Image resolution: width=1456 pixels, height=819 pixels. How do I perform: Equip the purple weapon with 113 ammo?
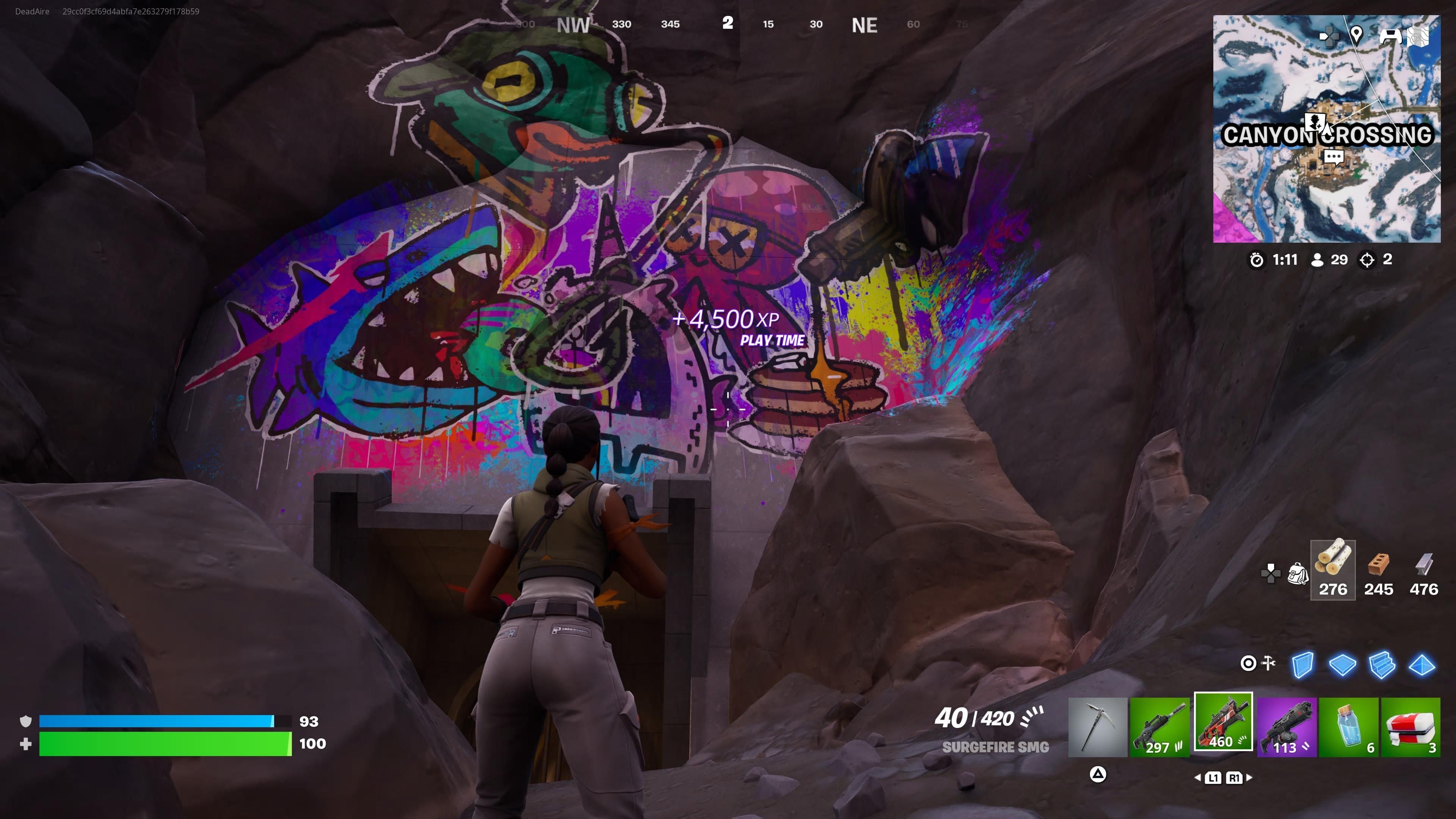(x=1287, y=726)
